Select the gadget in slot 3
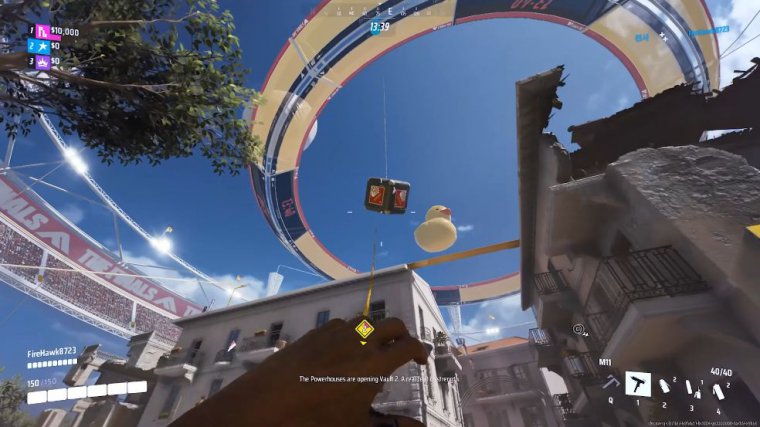The height and width of the screenshot is (427, 760). click(x=692, y=389)
